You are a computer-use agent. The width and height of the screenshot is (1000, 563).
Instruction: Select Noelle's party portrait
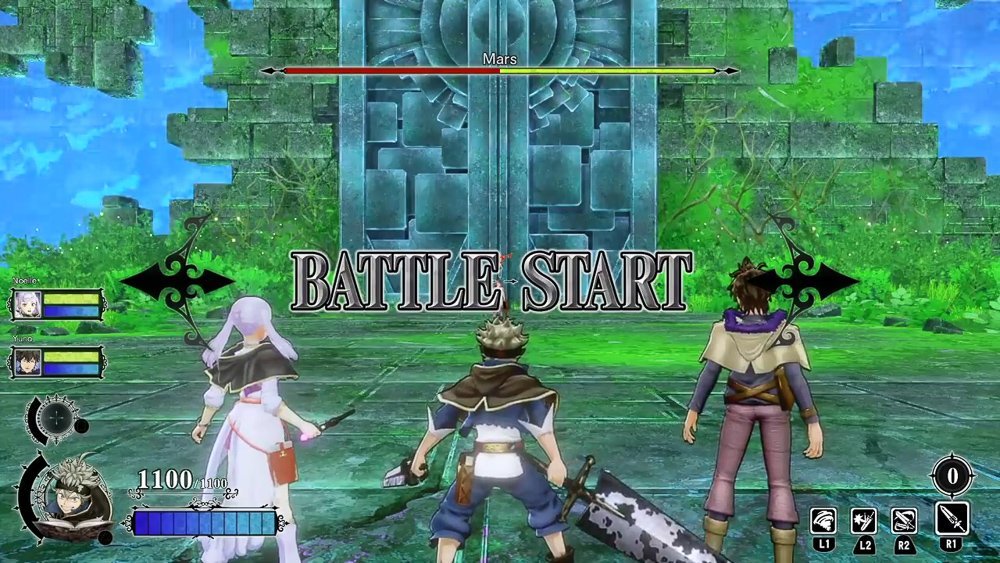pyautogui.click(x=26, y=306)
